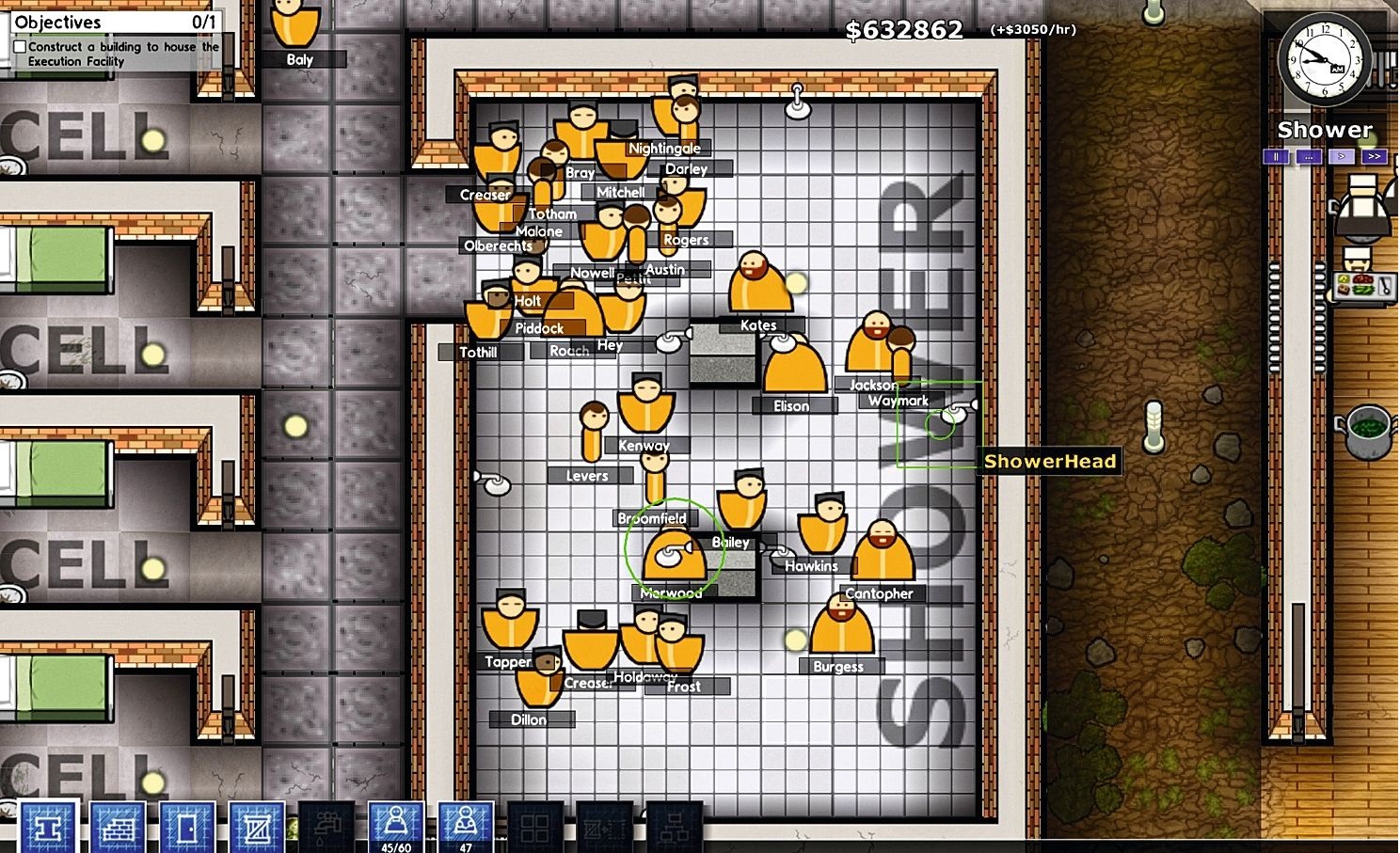
Task: Fast-forward with the double arrow button
Action: tap(1375, 157)
